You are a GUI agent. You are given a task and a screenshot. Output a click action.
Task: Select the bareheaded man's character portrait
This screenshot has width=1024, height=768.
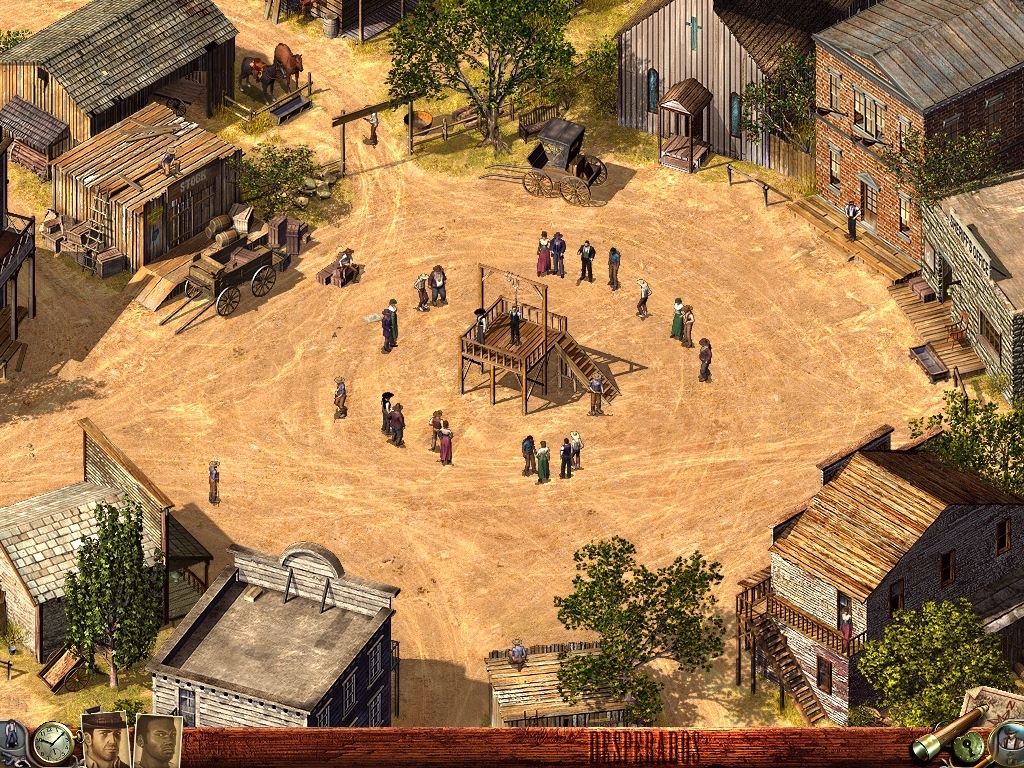tap(157, 741)
